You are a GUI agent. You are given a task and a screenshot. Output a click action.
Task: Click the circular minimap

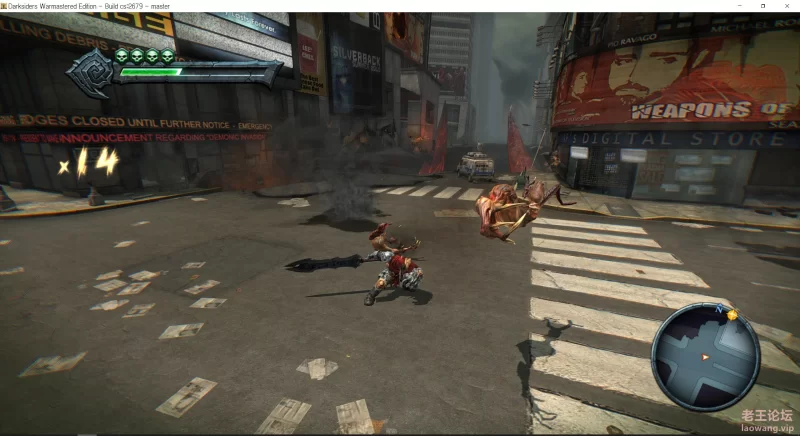704,355
